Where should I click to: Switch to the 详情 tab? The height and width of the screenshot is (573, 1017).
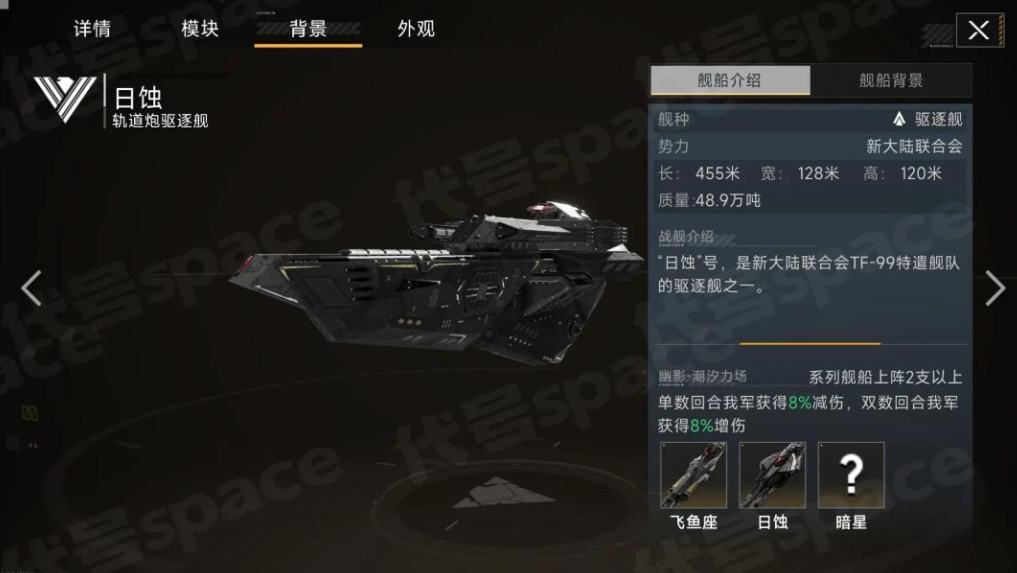coord(92,29)
